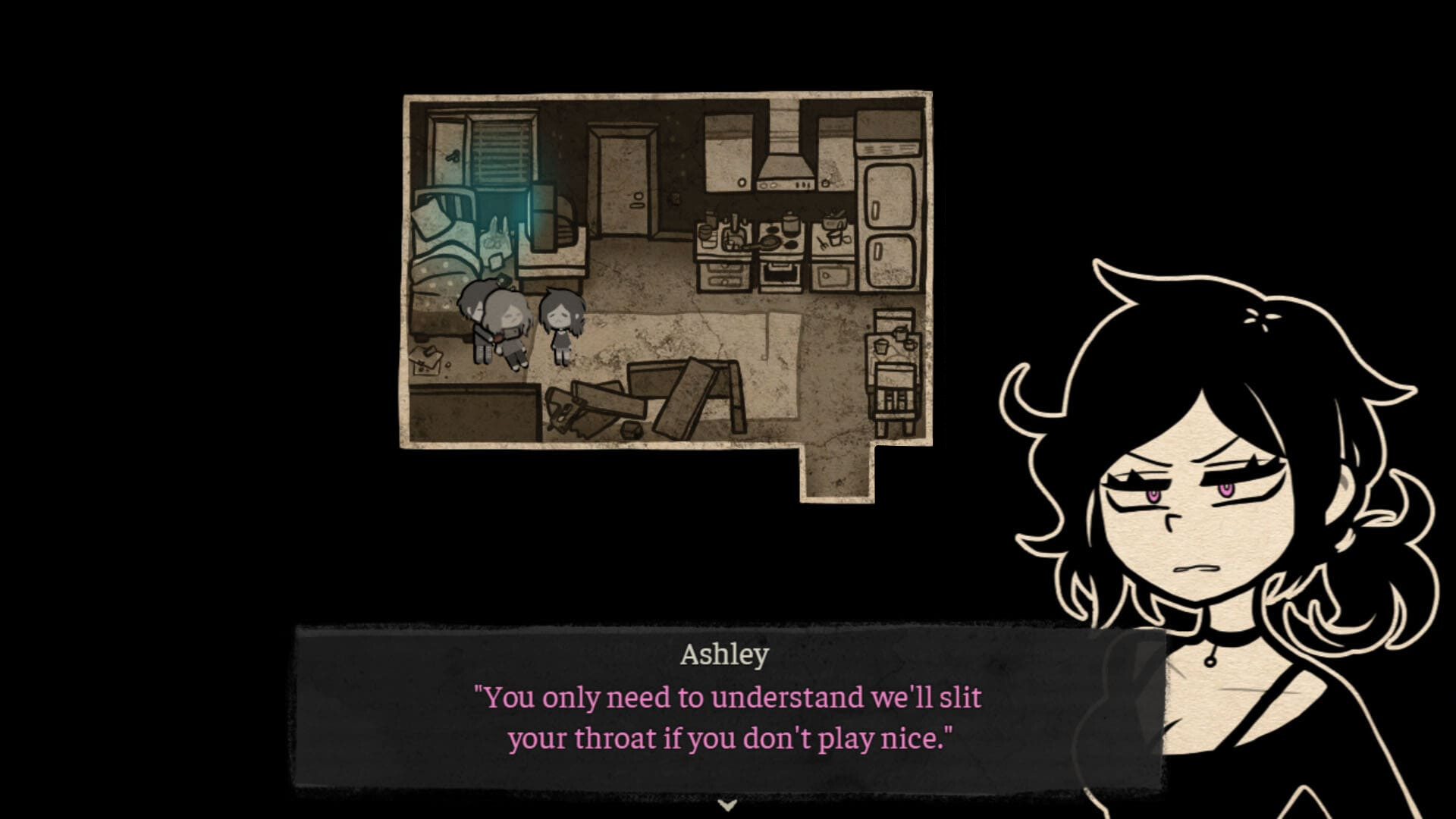The width and height of the screenshot is (1456, 819).
Task: Click the oven door below the stovetop
Action: pos(781,275)
